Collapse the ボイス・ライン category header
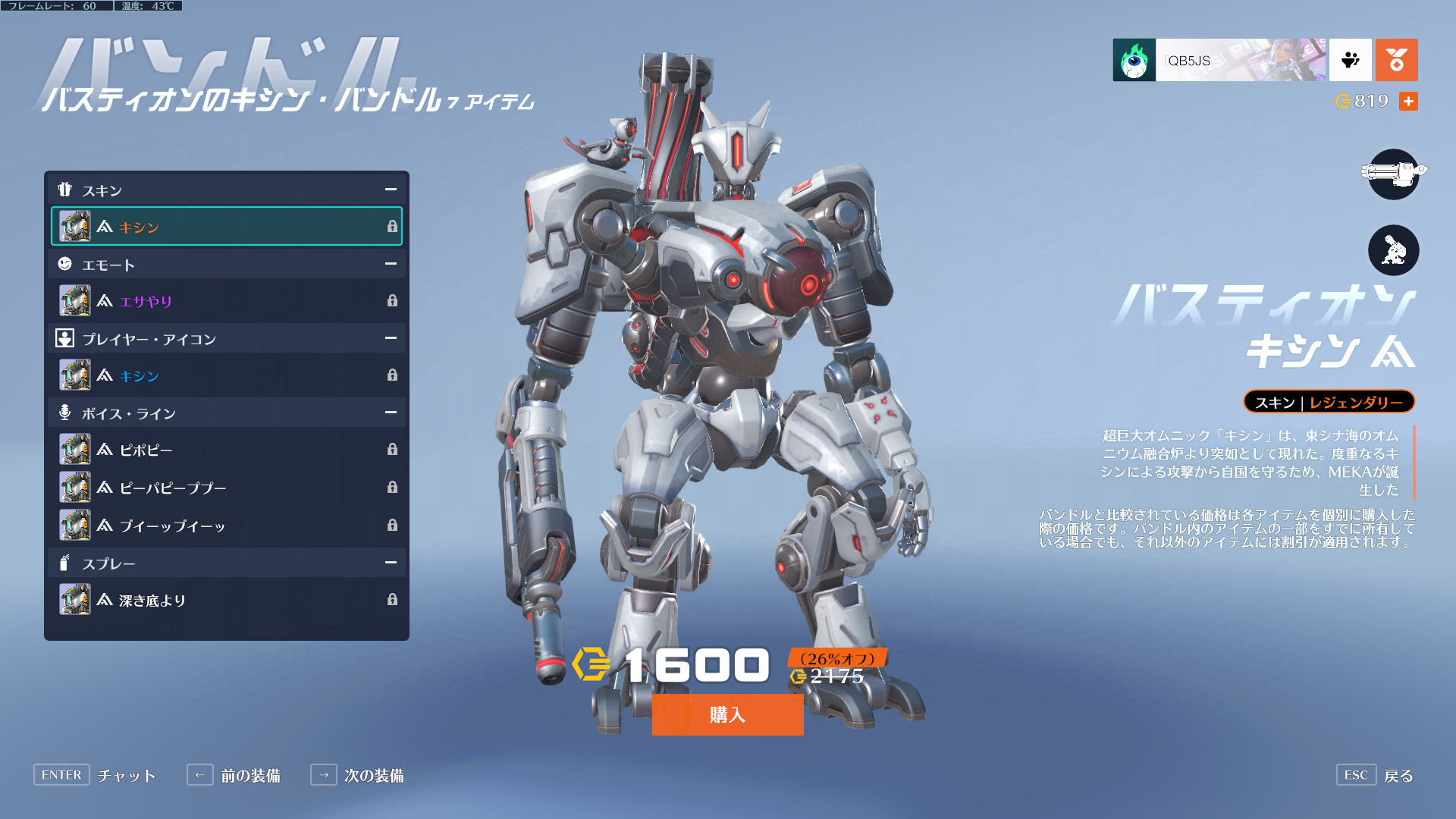 pyautogui.click(x=390, y=413)
